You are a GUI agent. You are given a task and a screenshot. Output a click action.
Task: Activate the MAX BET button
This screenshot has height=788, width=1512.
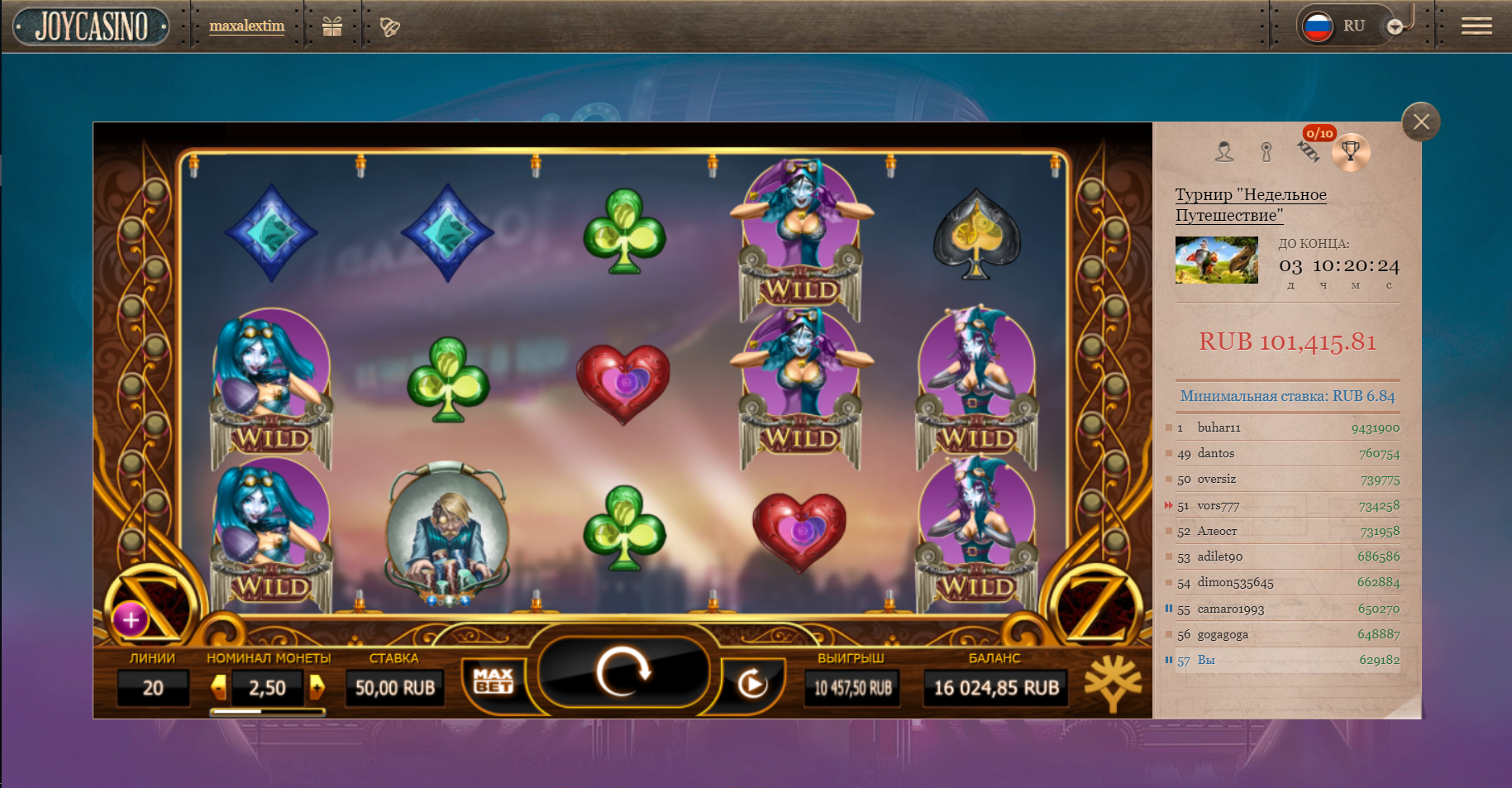pos(494,681)
